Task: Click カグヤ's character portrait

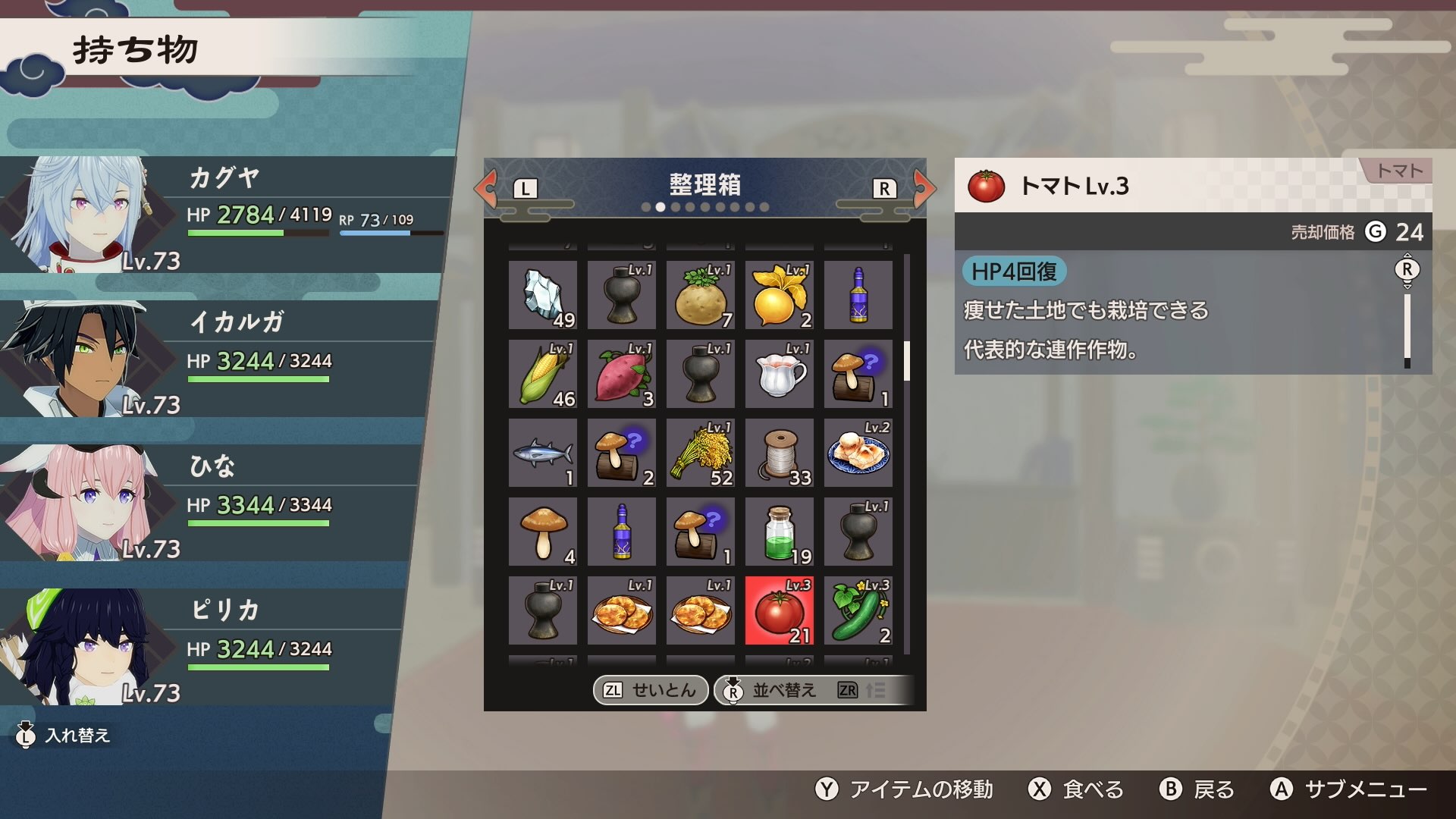Action: point(87,212)
